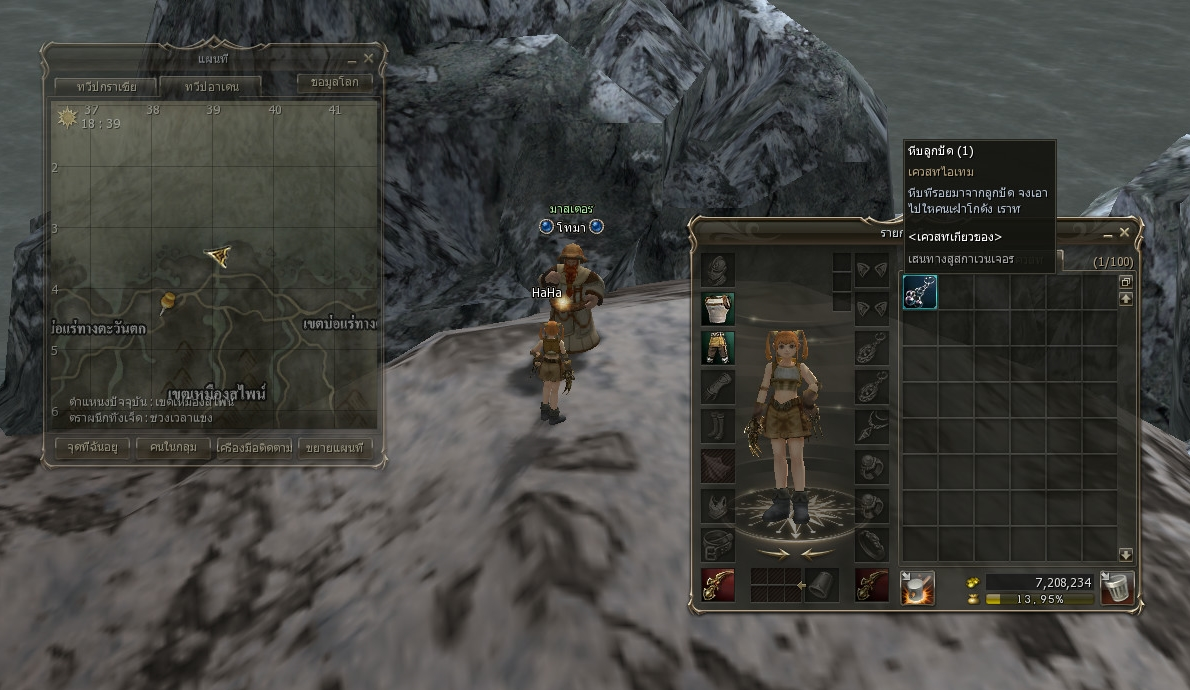Enlarge the map with ขยายแผนที่ button

pos(334,447)
